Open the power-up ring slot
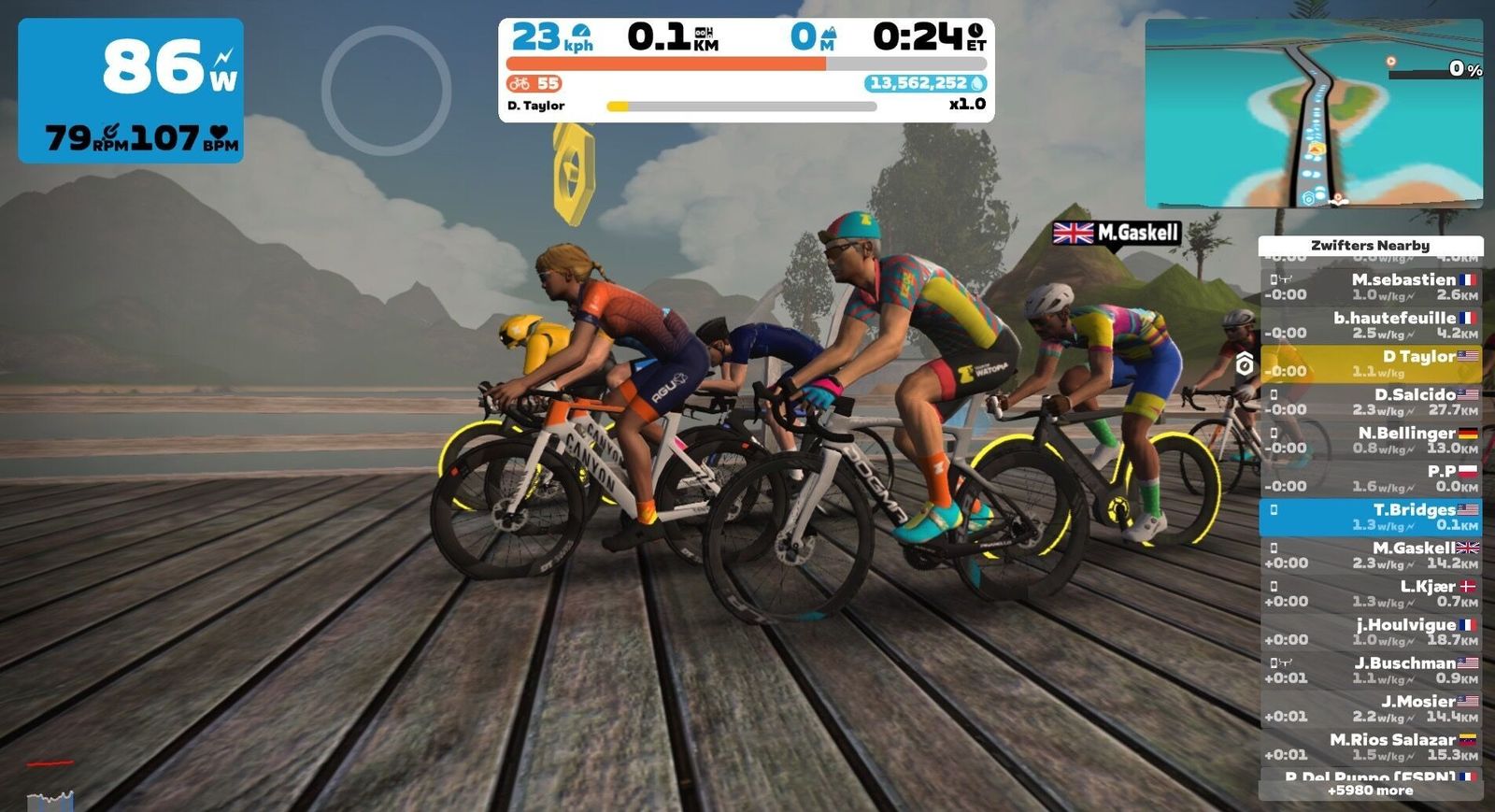 click(386, 91)
